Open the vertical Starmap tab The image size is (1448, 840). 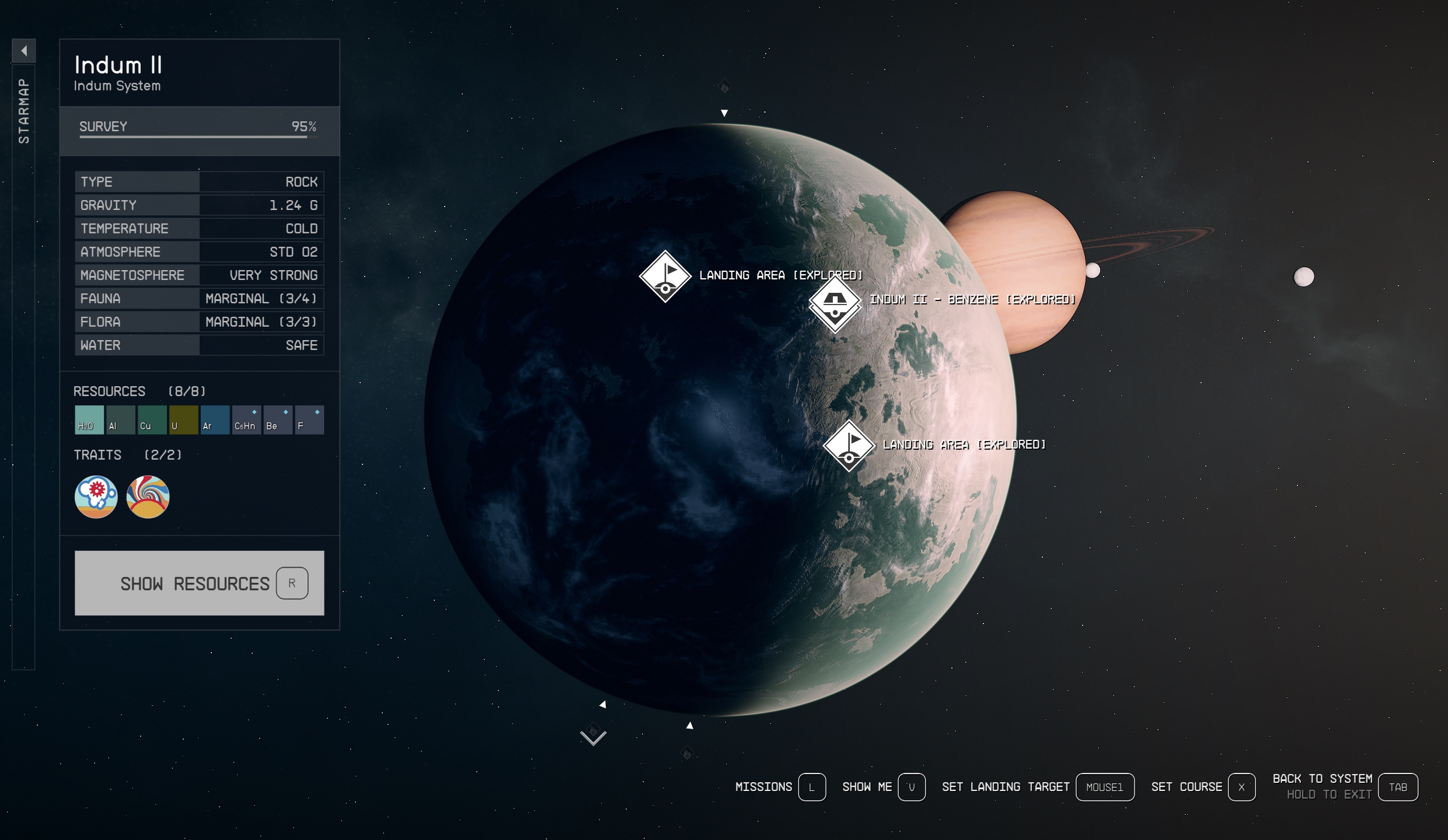pos(24,111)
